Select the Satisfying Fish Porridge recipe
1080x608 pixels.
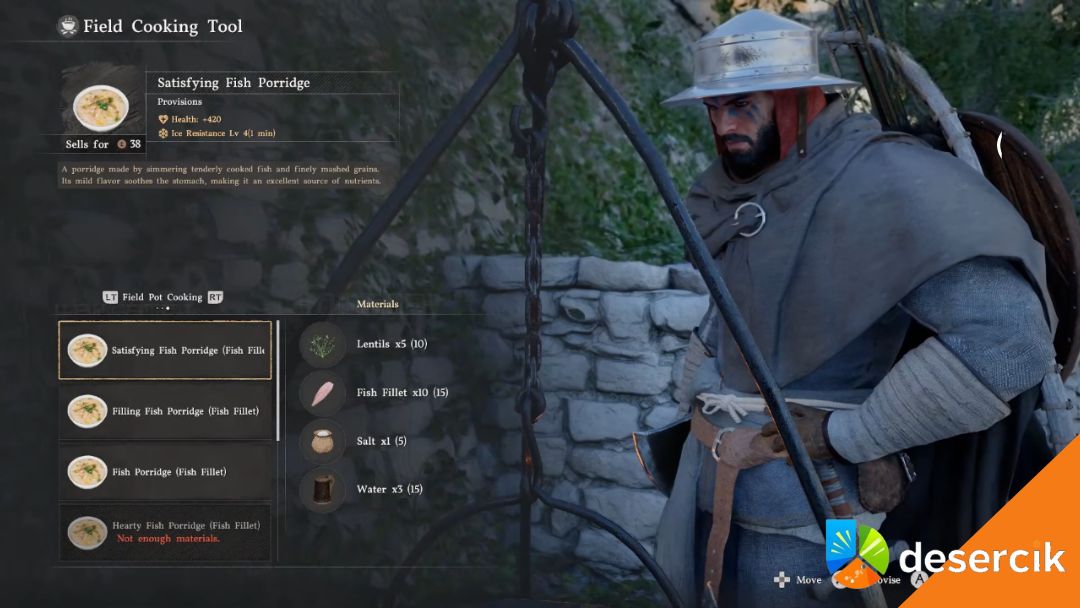[165, 350]
